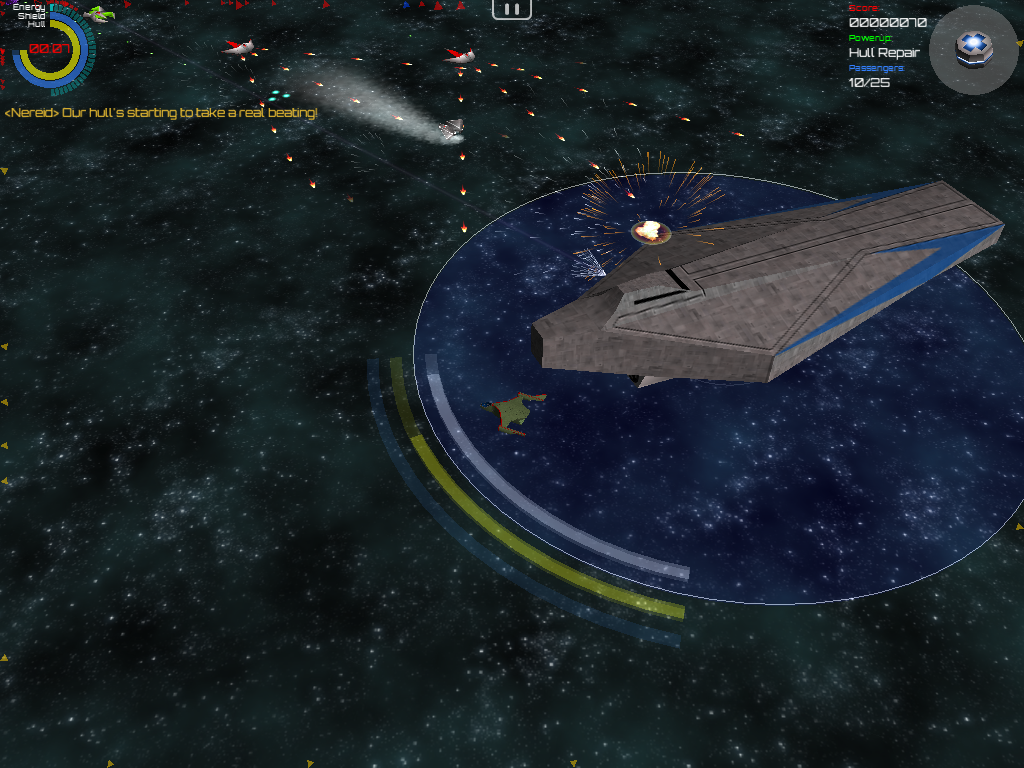This screenshot has height=768, width=1024.
Task: Pause the game with the top button
Action: pyautogui.click(x=511, y=9)
